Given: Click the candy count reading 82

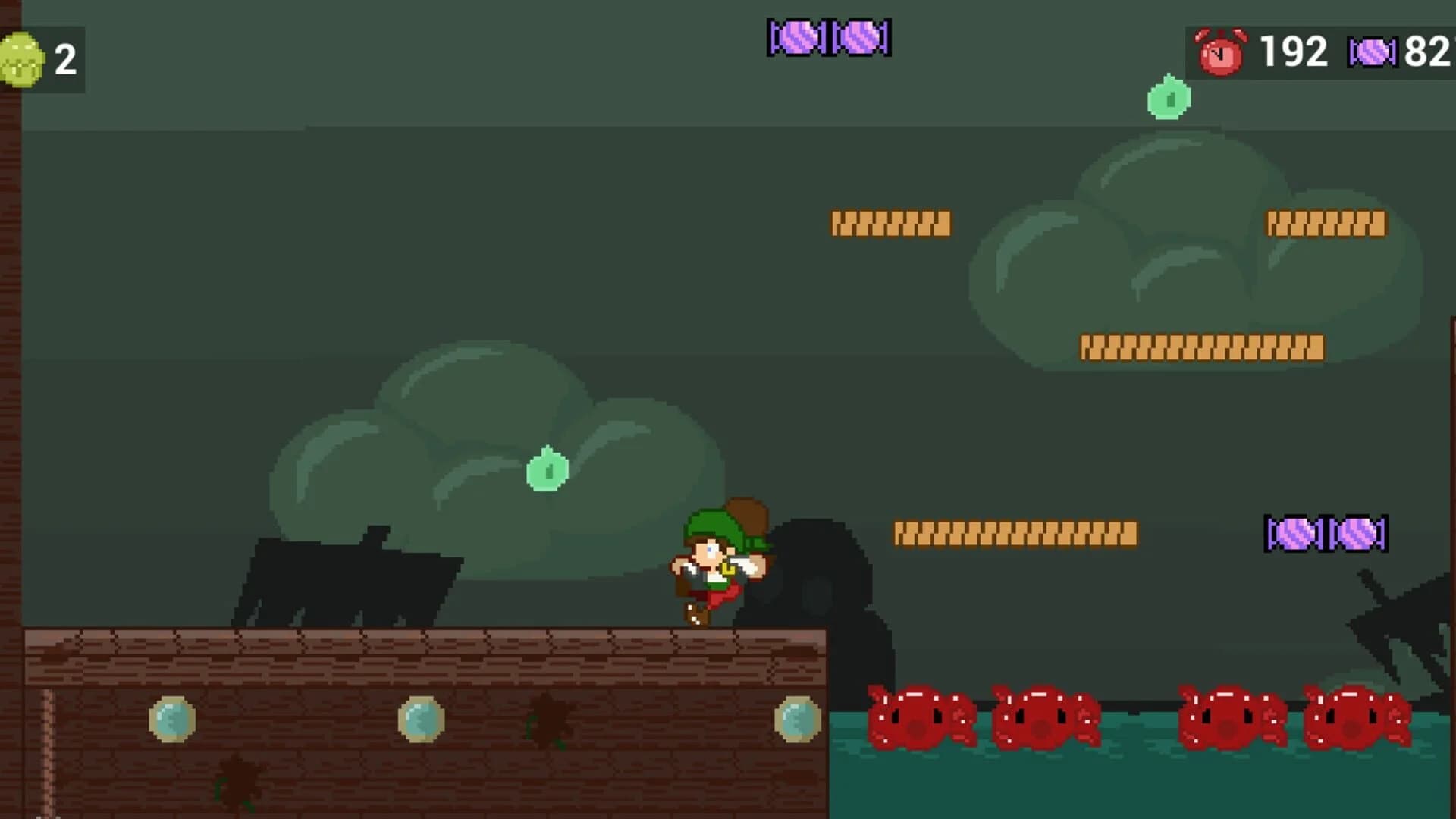Looking at the screenshot, I should coord(1429,52).
